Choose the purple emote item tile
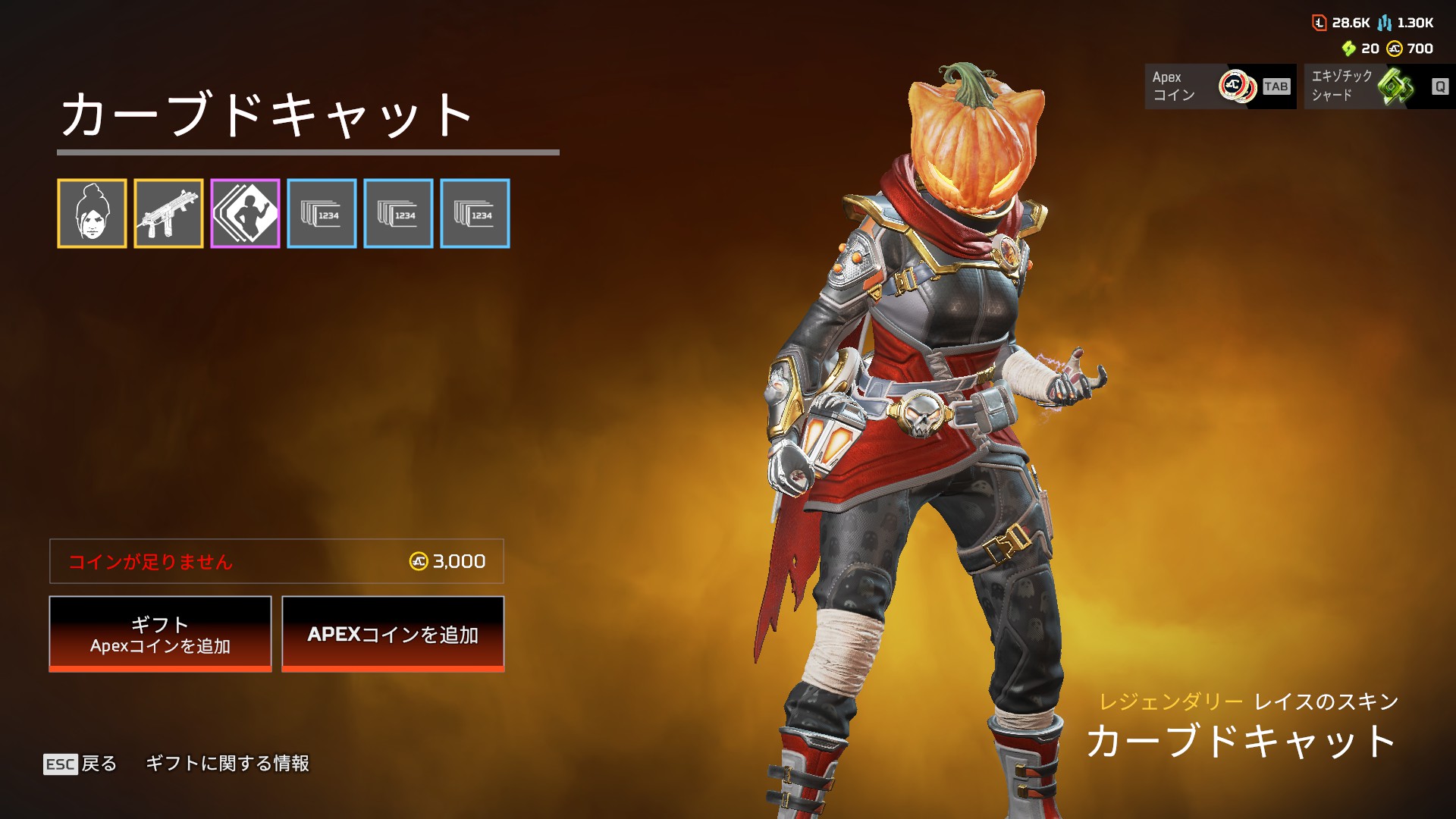1456x819 pixels. (245, 214)
